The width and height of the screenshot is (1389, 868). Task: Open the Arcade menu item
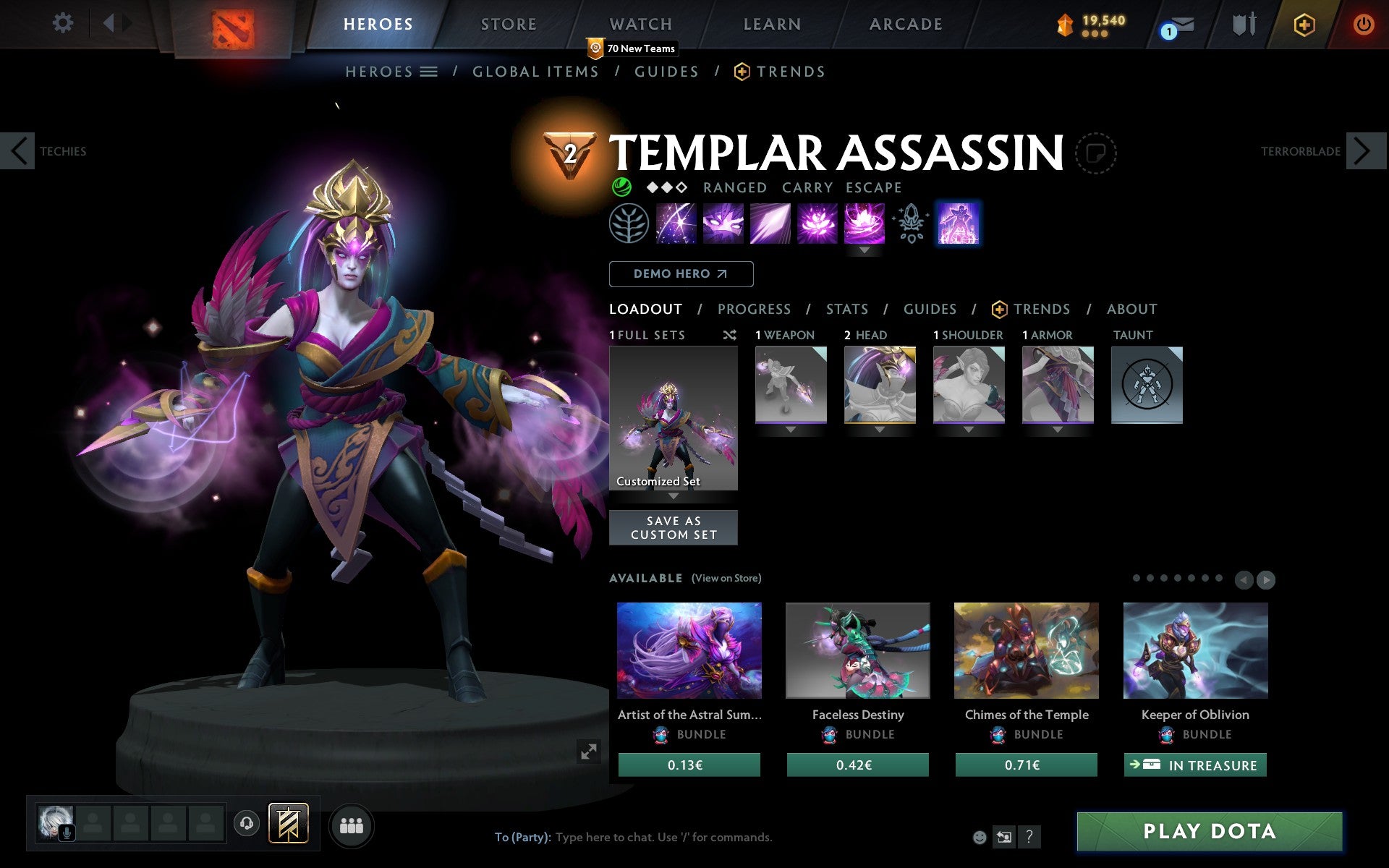[x=904, y=23]
